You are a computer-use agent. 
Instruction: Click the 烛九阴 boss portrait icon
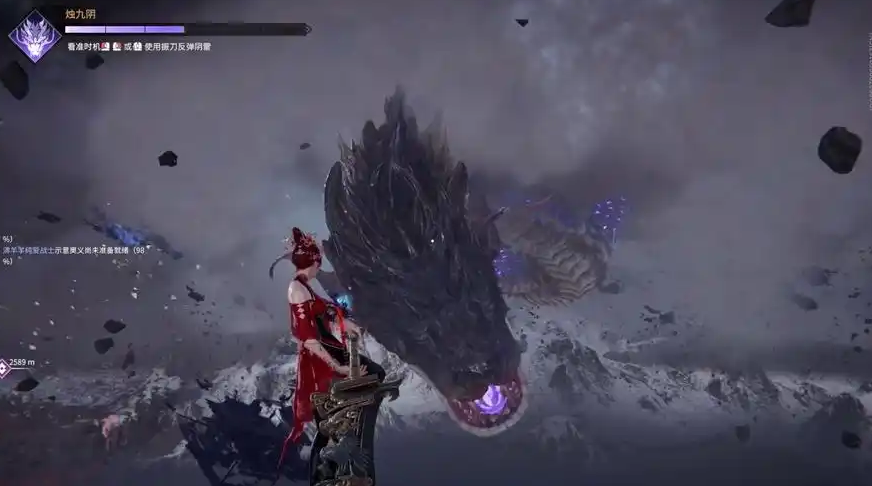(34, 37)
